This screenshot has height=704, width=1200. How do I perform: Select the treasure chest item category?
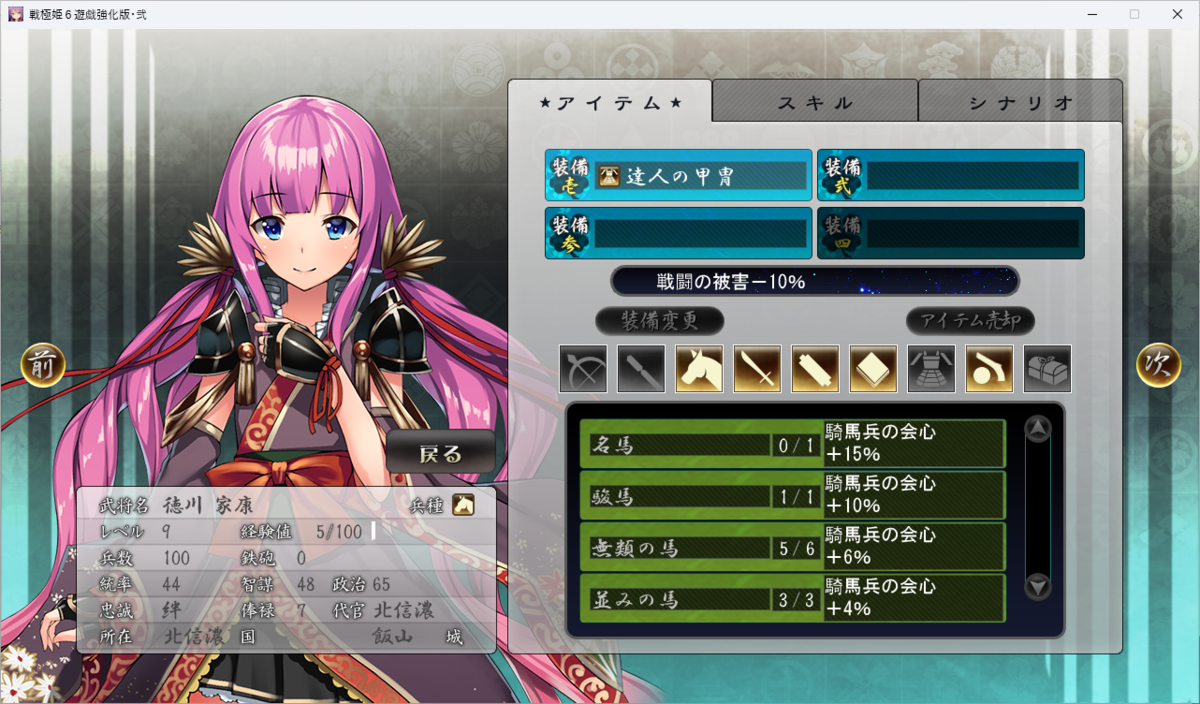1048,368
